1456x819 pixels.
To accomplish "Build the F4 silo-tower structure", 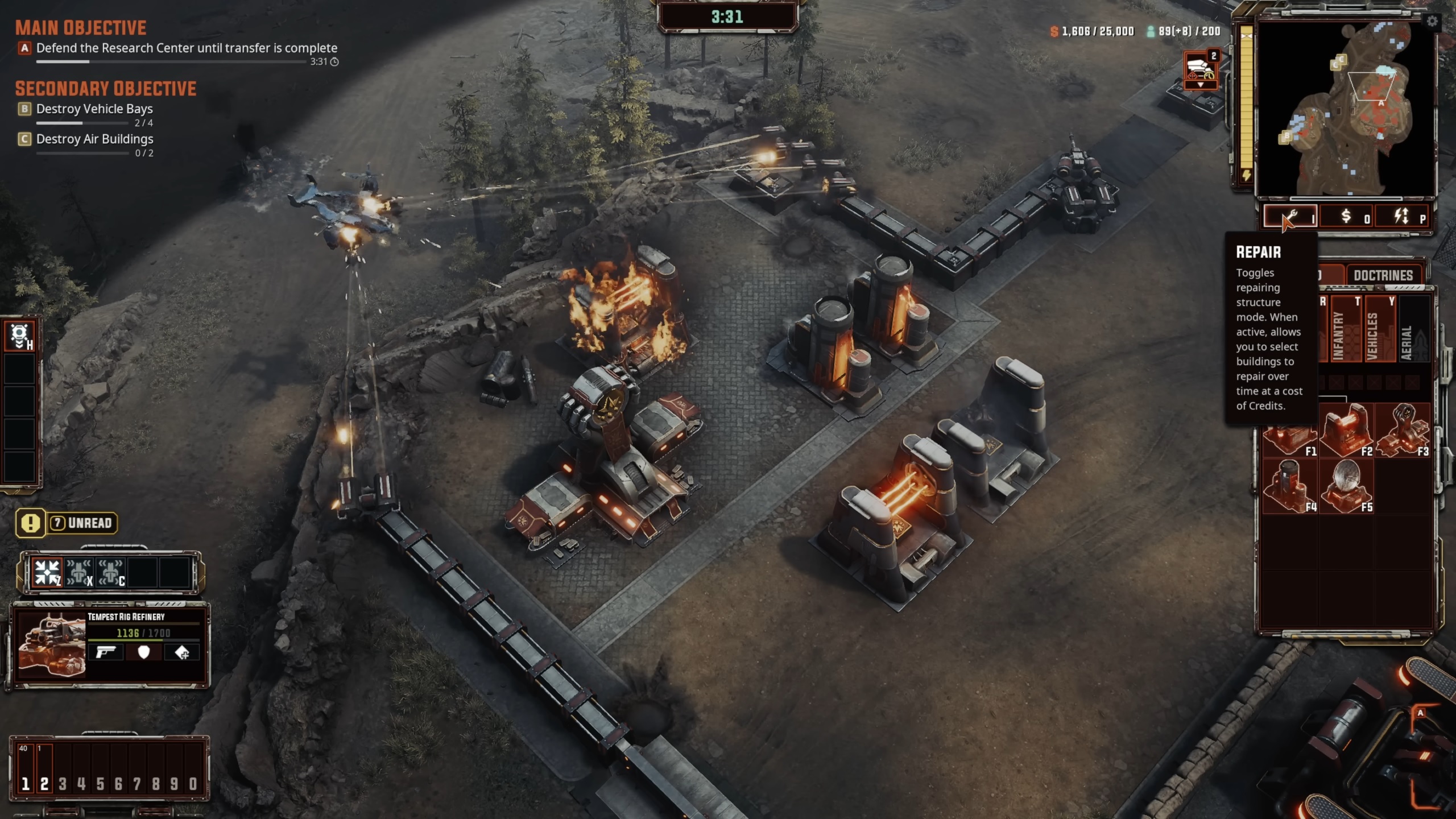I will tap(1289, 486).
